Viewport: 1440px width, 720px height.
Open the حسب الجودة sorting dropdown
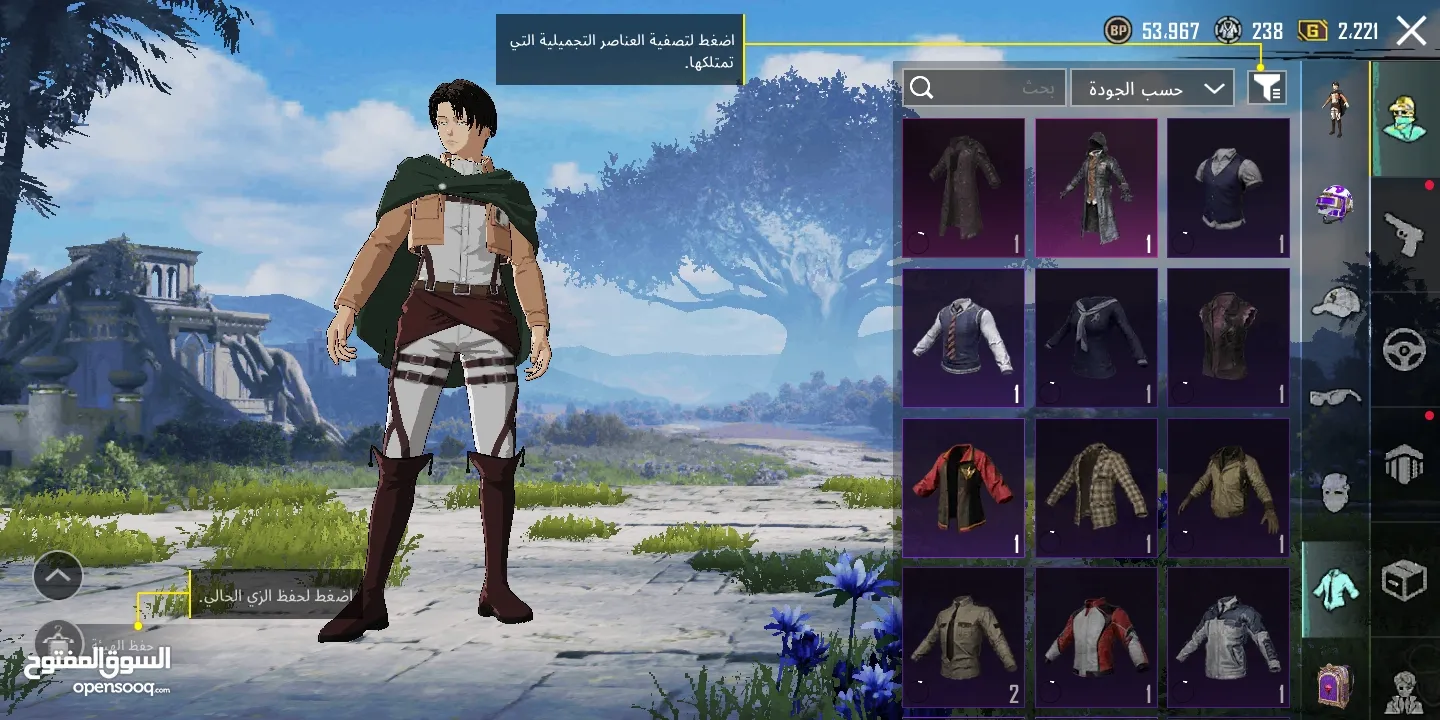click(x=1155, y=87)
